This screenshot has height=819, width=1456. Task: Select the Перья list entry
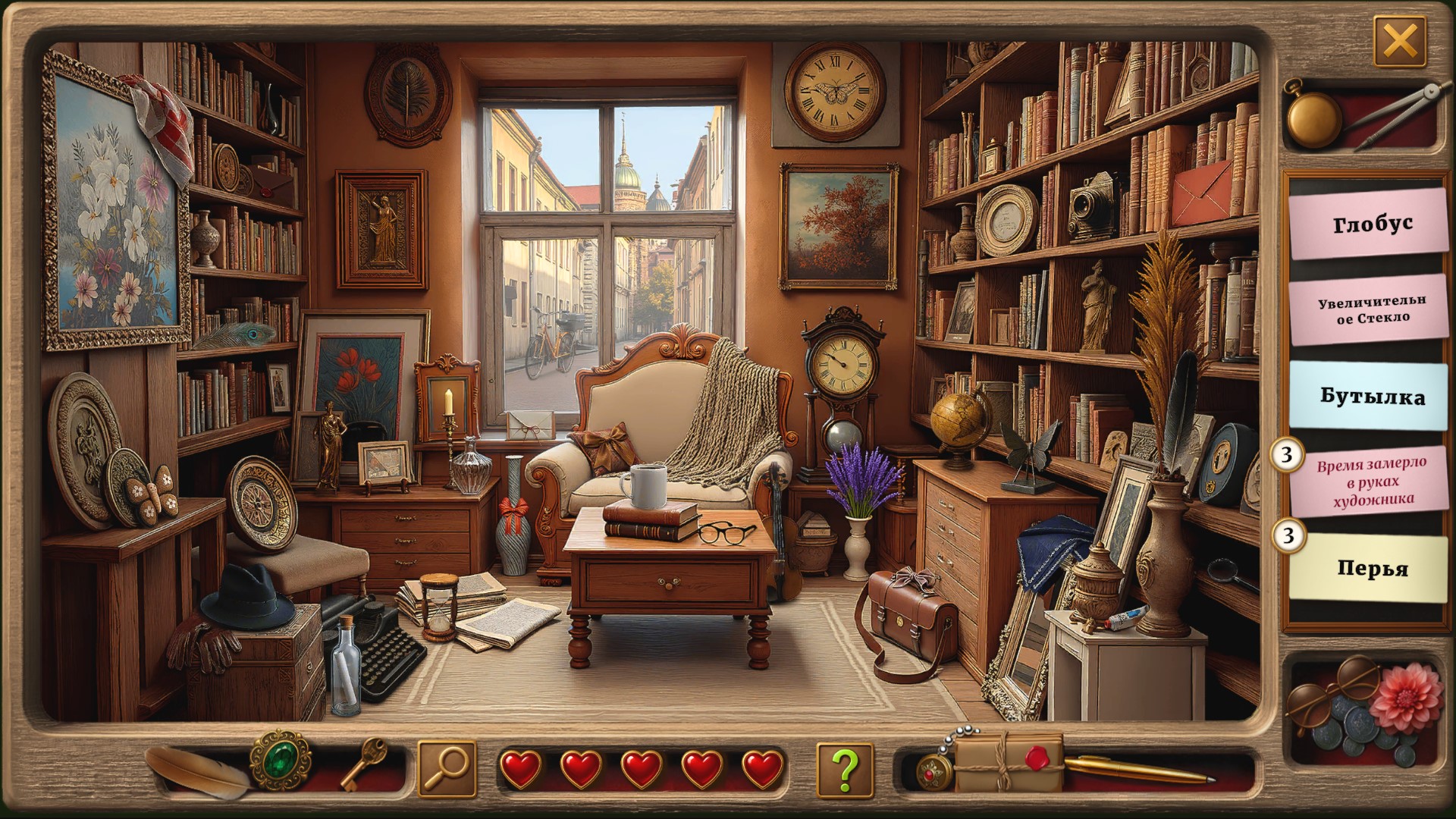[1371, 568]
